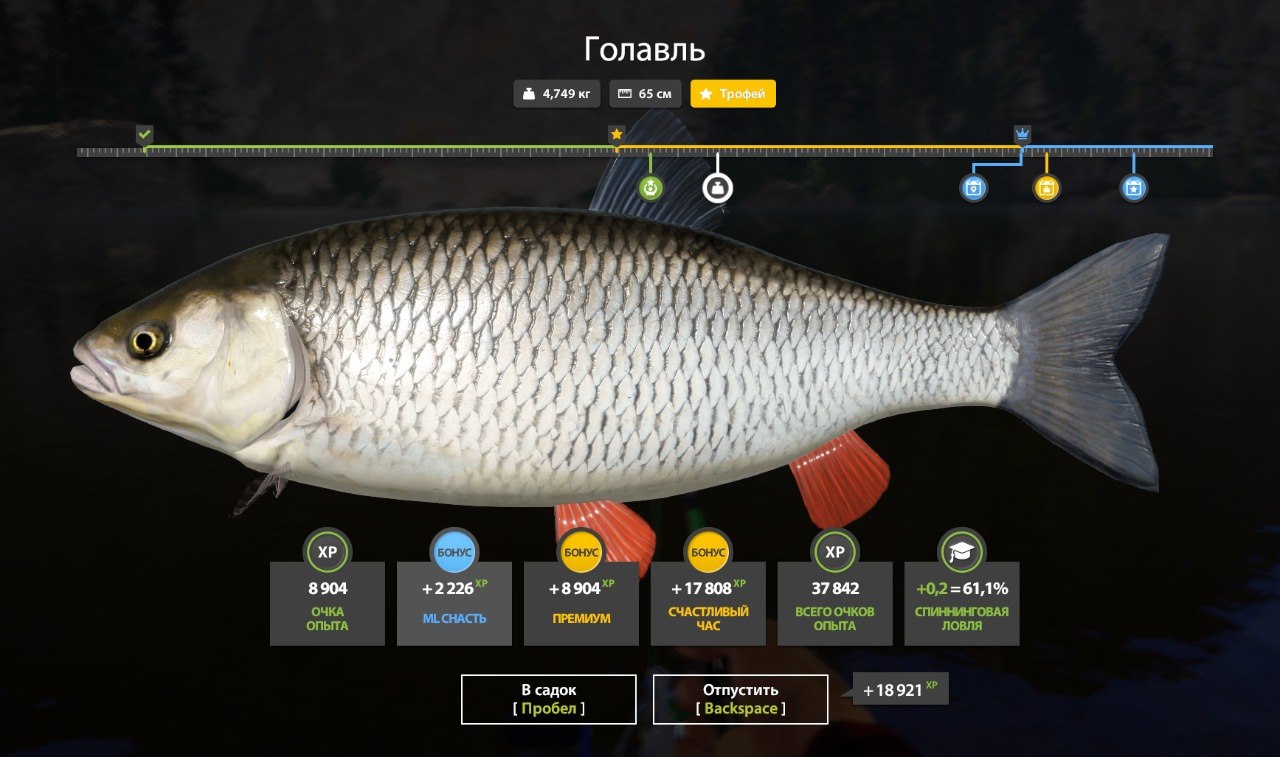This screenshot has height=757, width=1280.
Task: Click the green star reward badge on the scale
Action: click(651, 186)
